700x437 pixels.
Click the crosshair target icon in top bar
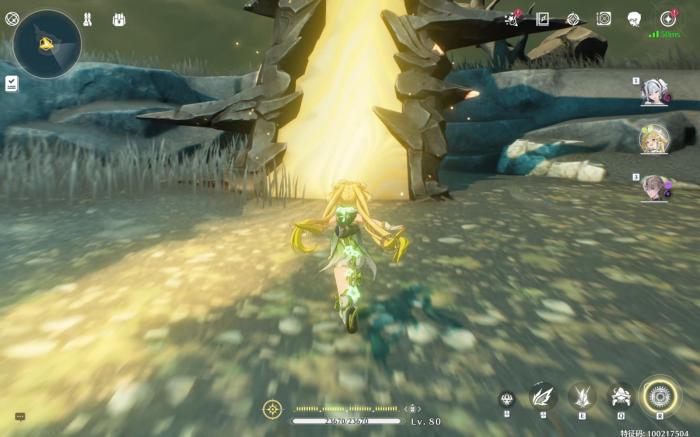click(573, 19)
